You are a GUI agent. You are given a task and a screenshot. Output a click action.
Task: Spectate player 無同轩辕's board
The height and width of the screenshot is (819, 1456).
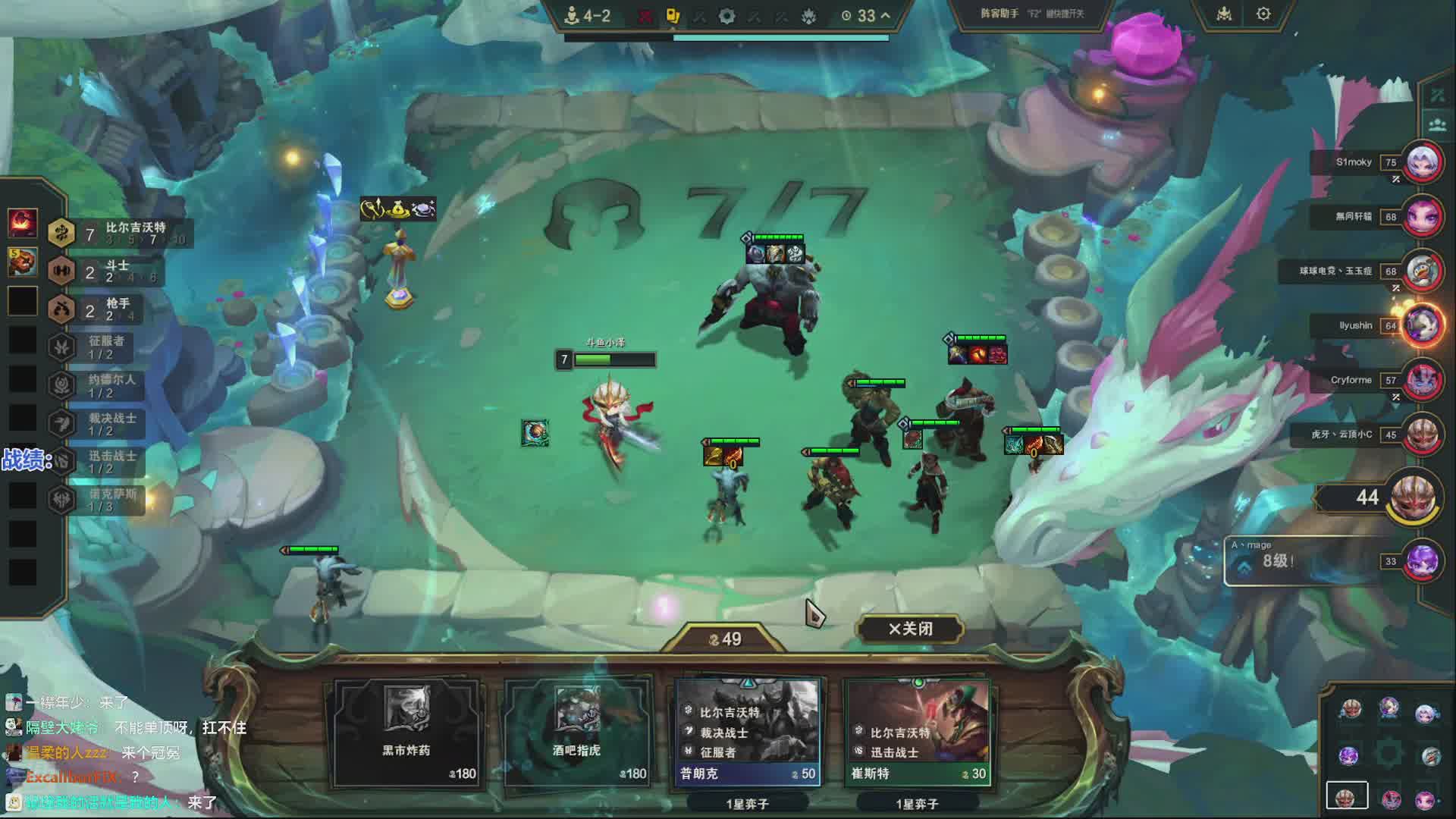[1422, 217]
